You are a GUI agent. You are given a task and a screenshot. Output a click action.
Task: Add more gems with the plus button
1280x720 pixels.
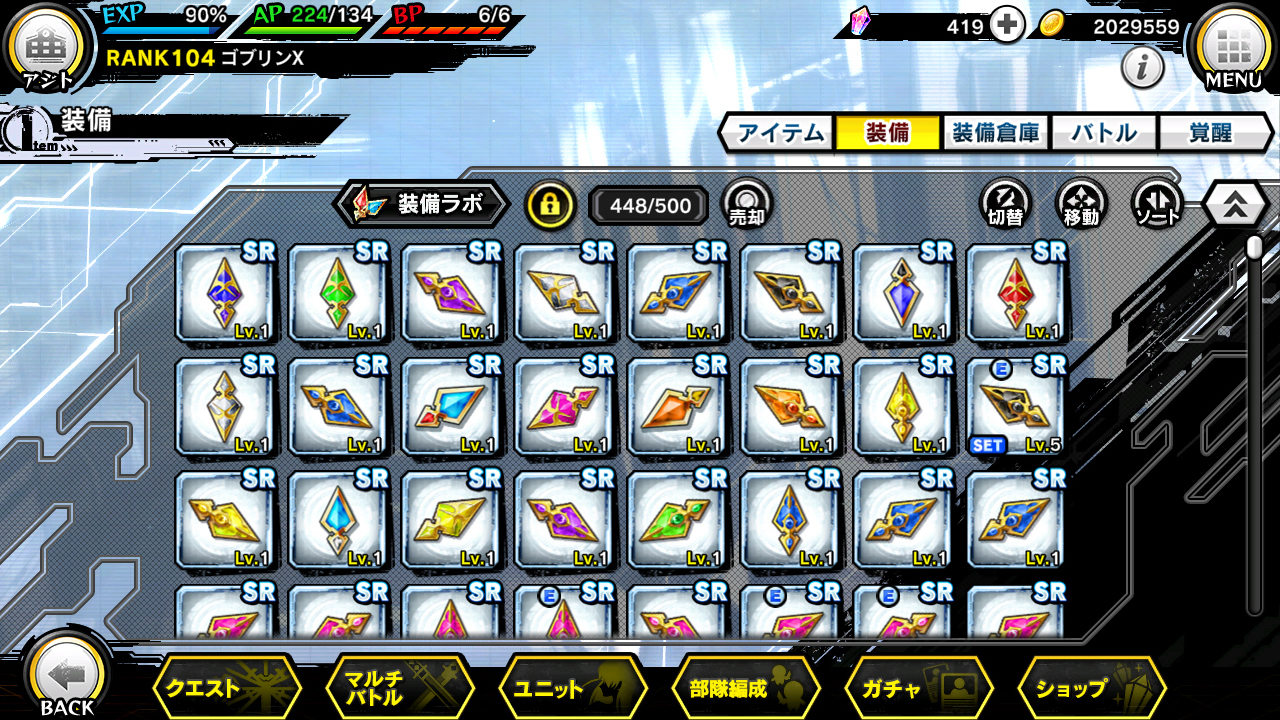tap(1007, 26)
